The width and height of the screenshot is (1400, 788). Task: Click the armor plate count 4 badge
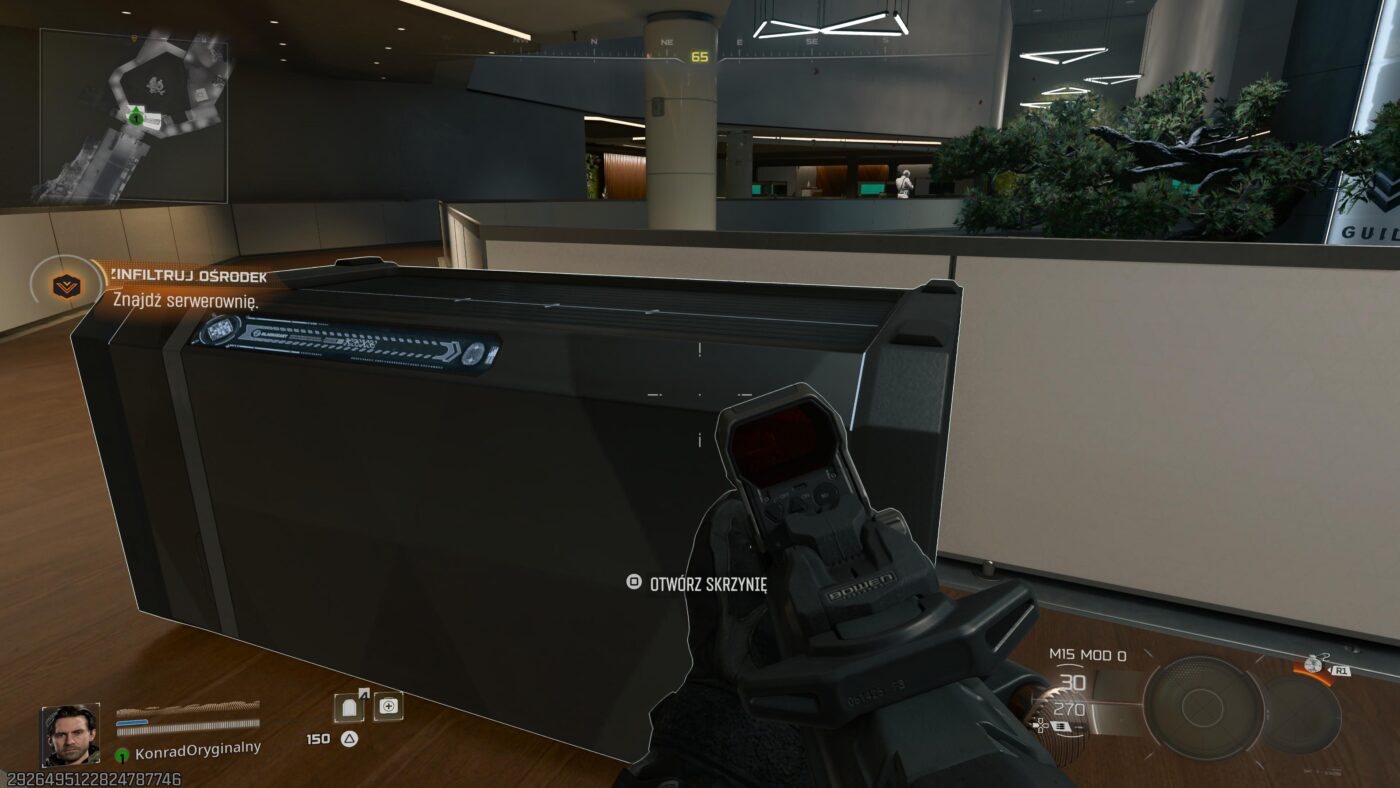coord(363,694)
